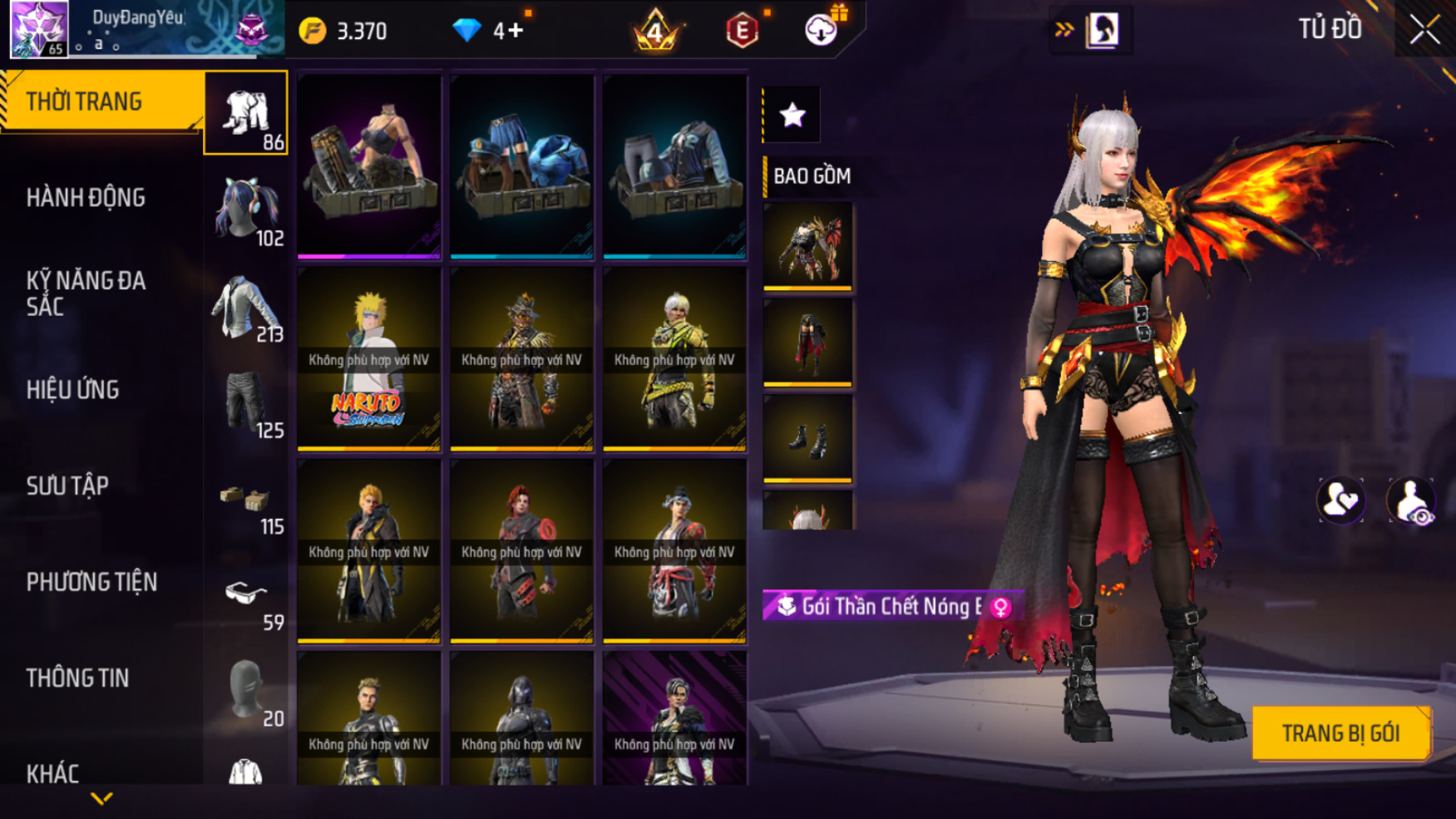The width and height of the screenshot is (1456, 819).
Task: Open the character portrait shortcut icon
Action: [x=1103, y=30]
